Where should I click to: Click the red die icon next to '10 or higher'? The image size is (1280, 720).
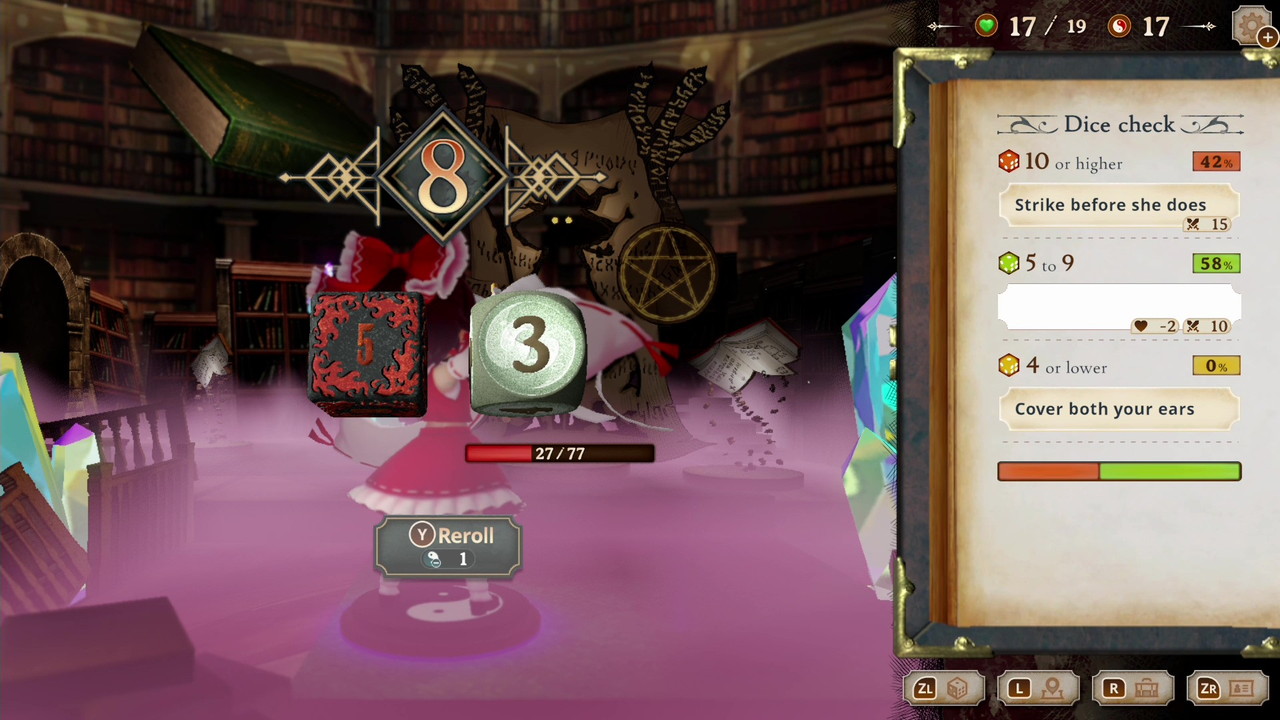pos(1009,162)
